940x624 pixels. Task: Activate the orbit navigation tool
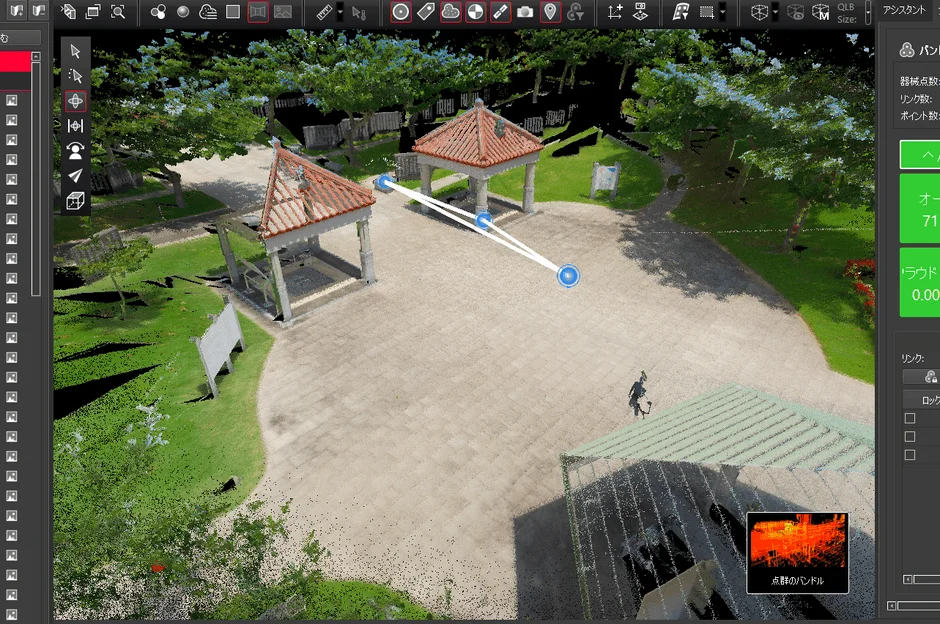click(x=75, y=101)
